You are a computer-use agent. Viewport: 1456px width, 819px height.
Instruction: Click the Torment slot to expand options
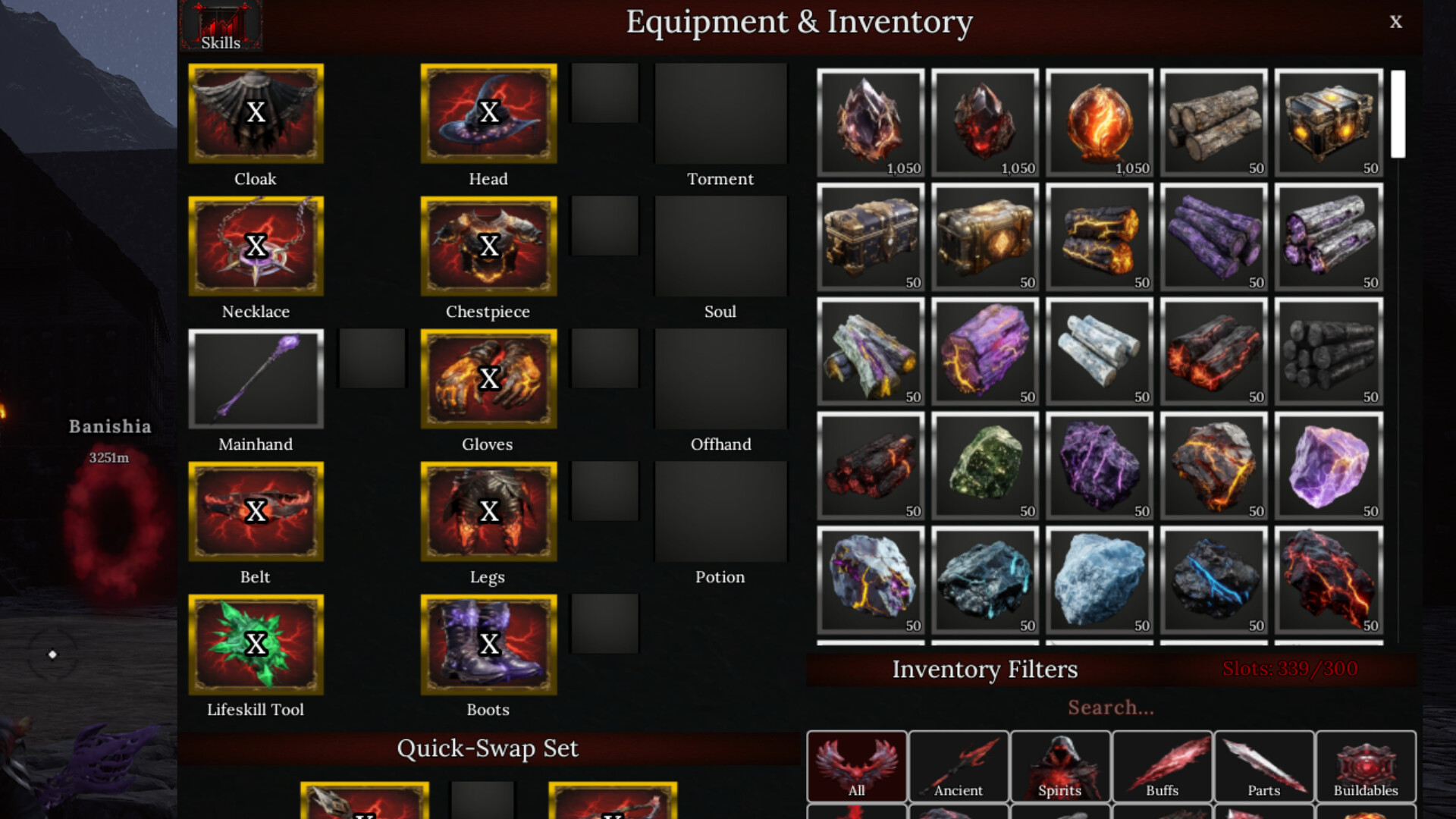[x=720, y=114]
